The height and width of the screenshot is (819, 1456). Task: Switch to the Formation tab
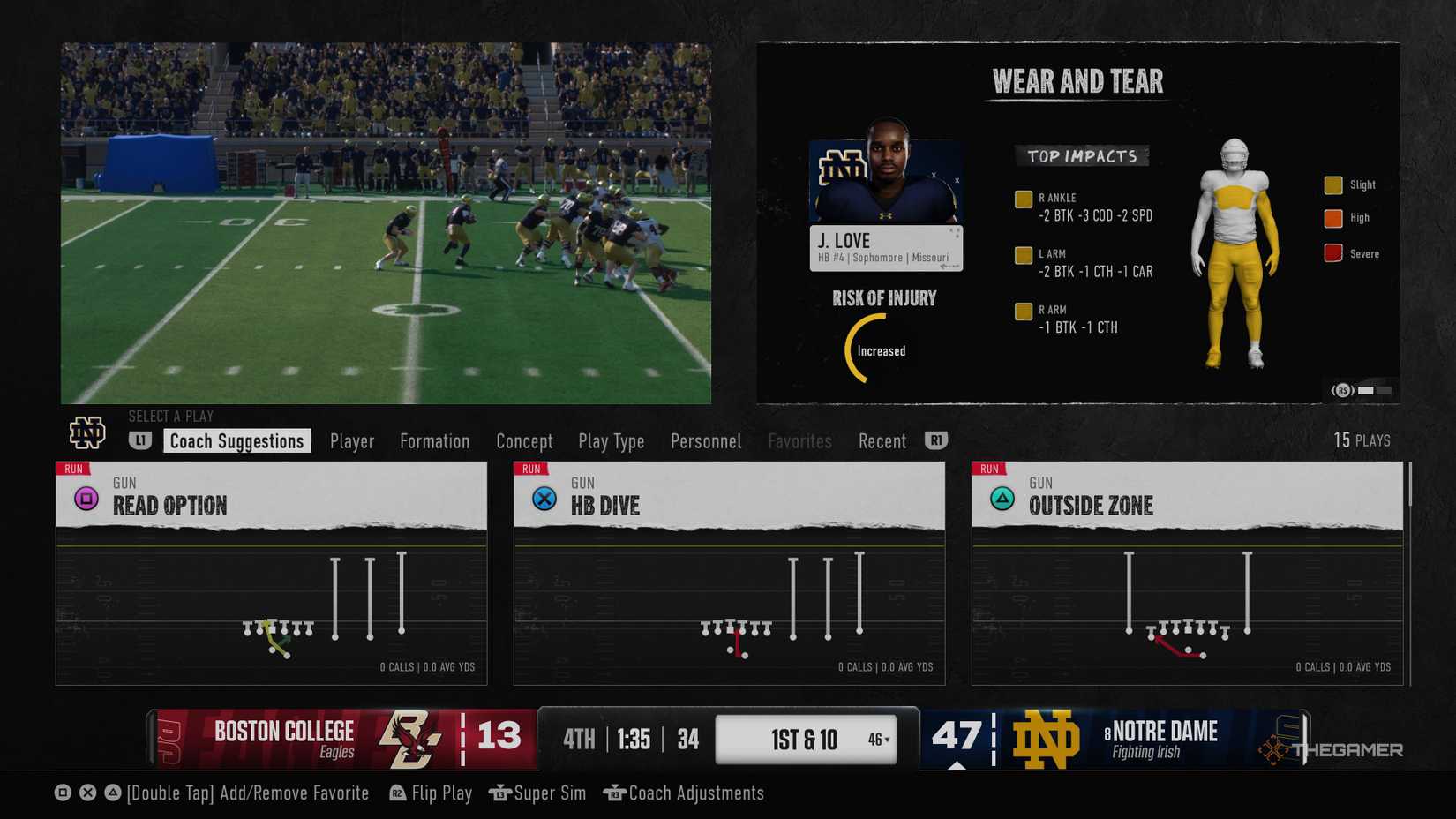click(x=434, y=440)
